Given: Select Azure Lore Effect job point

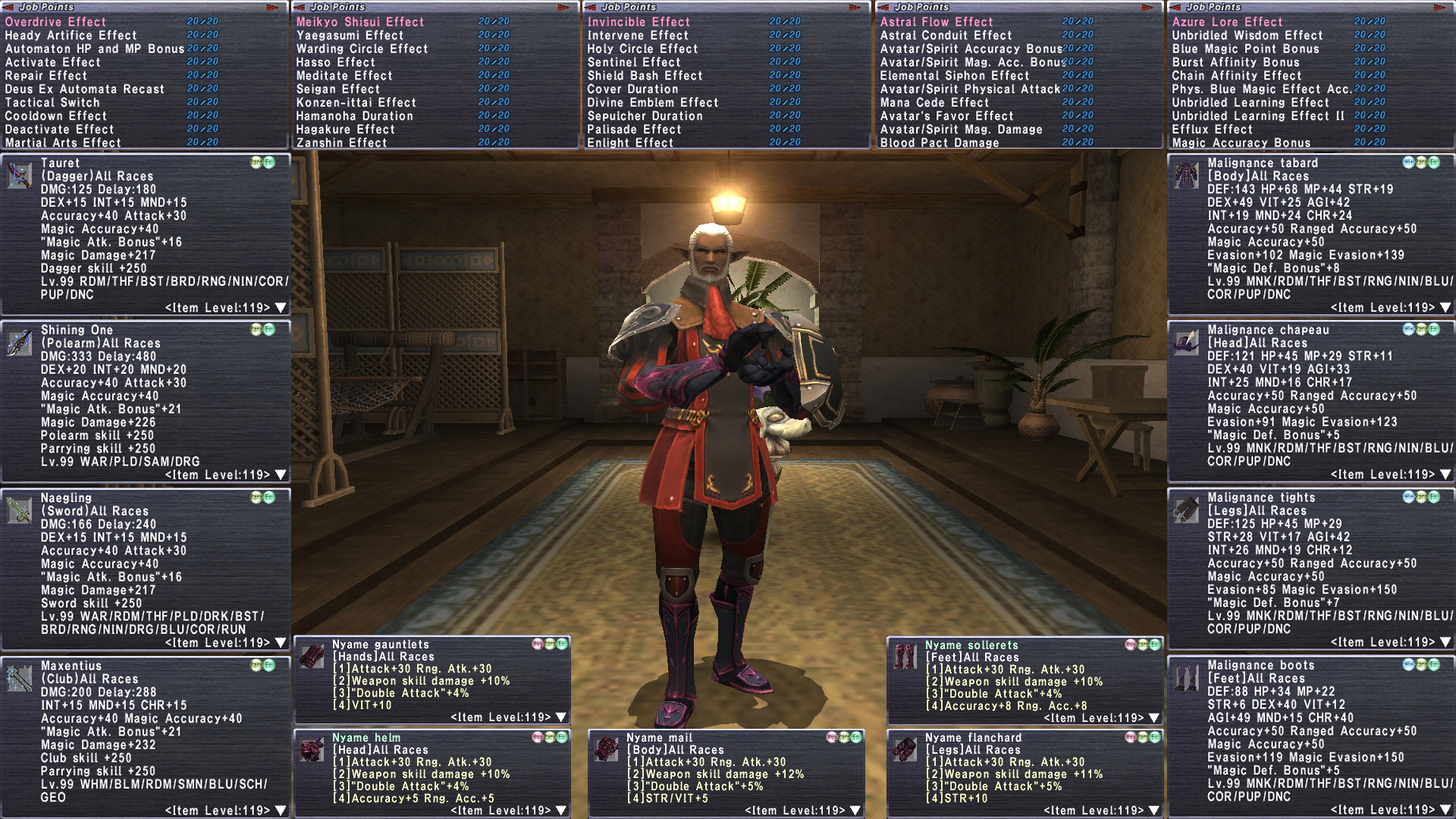Looking at the screenshot, I should pos(1227,22).
